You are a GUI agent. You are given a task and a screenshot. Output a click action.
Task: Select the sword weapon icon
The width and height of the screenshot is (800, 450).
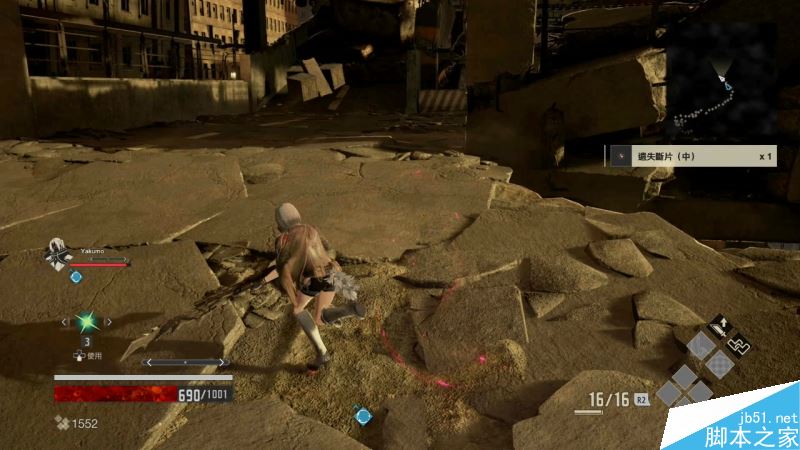720,327
